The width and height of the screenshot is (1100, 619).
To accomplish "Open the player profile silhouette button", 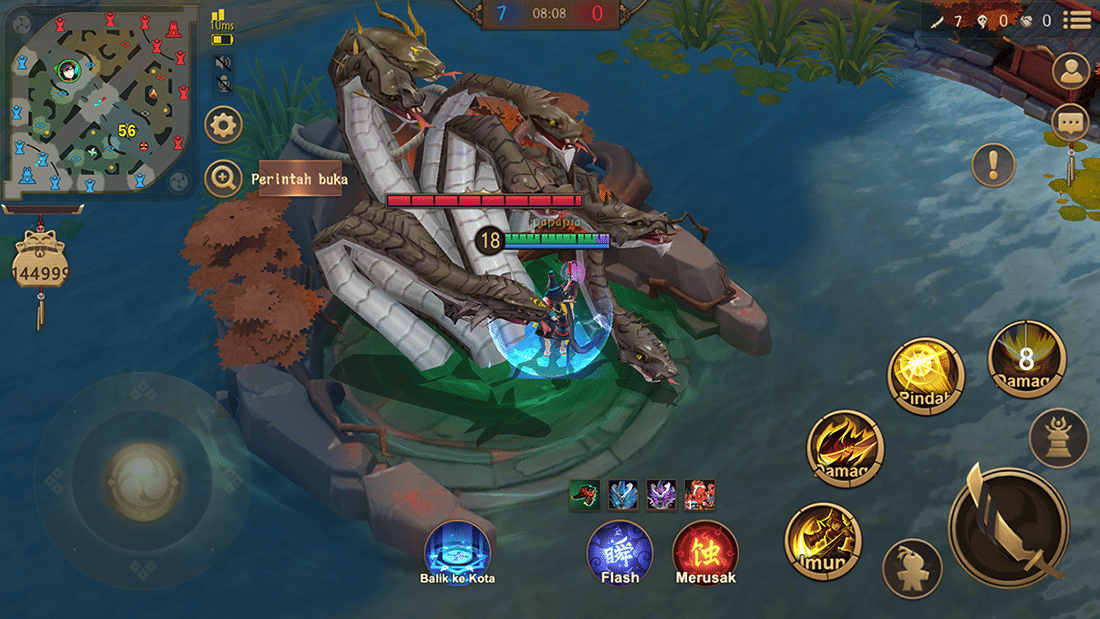I will click(x=1071, y=71).
